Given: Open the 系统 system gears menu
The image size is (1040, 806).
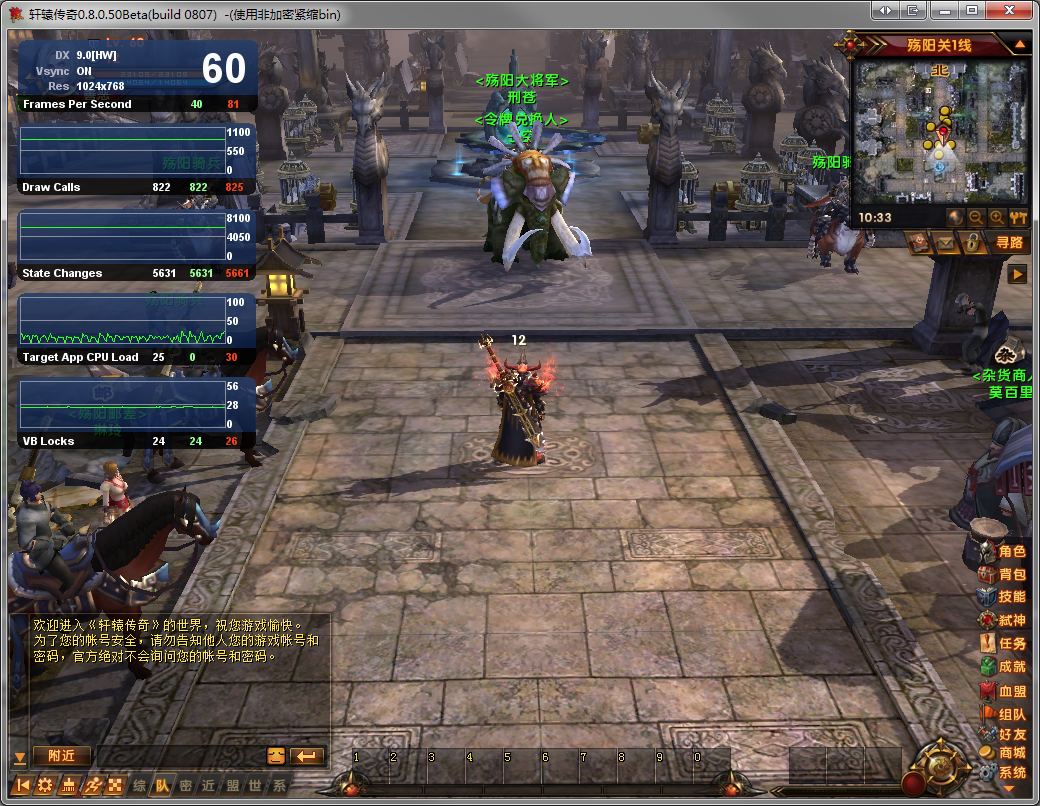Looking at the screenshot, I should (x=1003, y=773).
